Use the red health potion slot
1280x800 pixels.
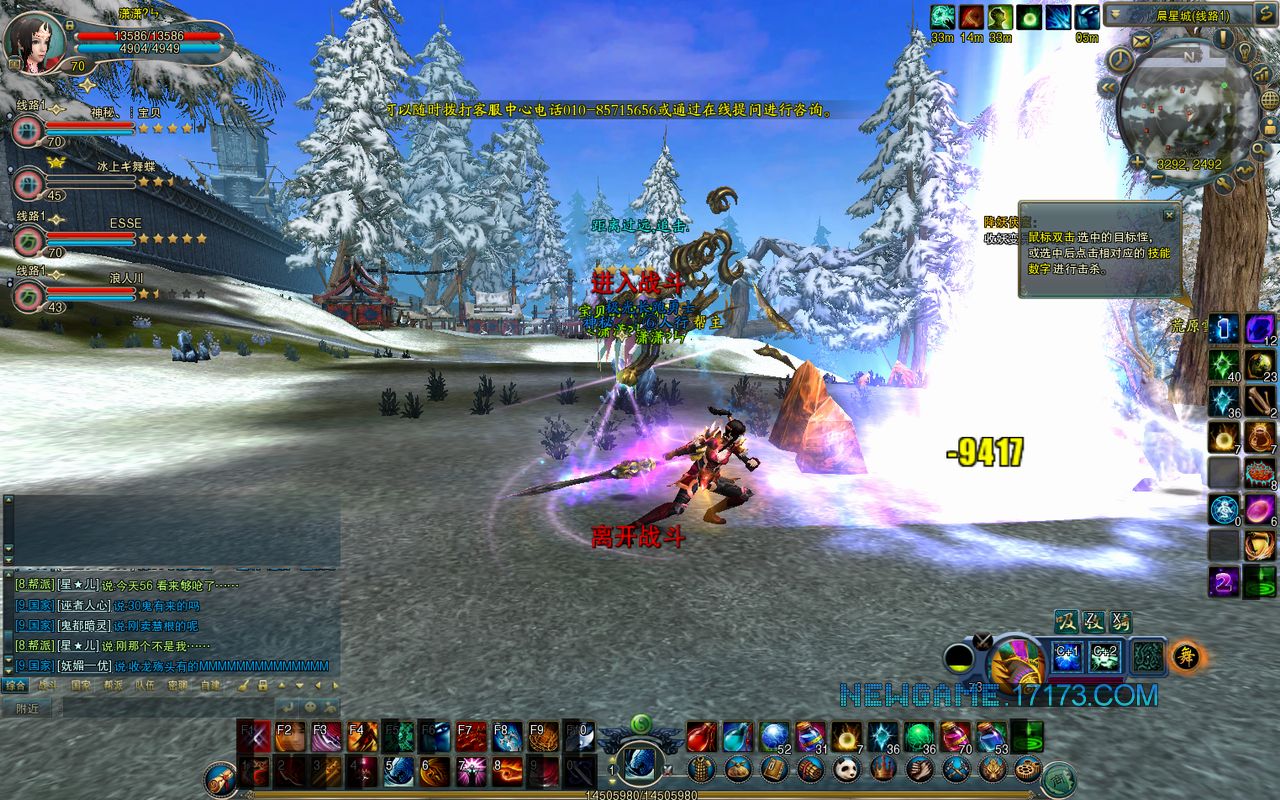[701, 737]
